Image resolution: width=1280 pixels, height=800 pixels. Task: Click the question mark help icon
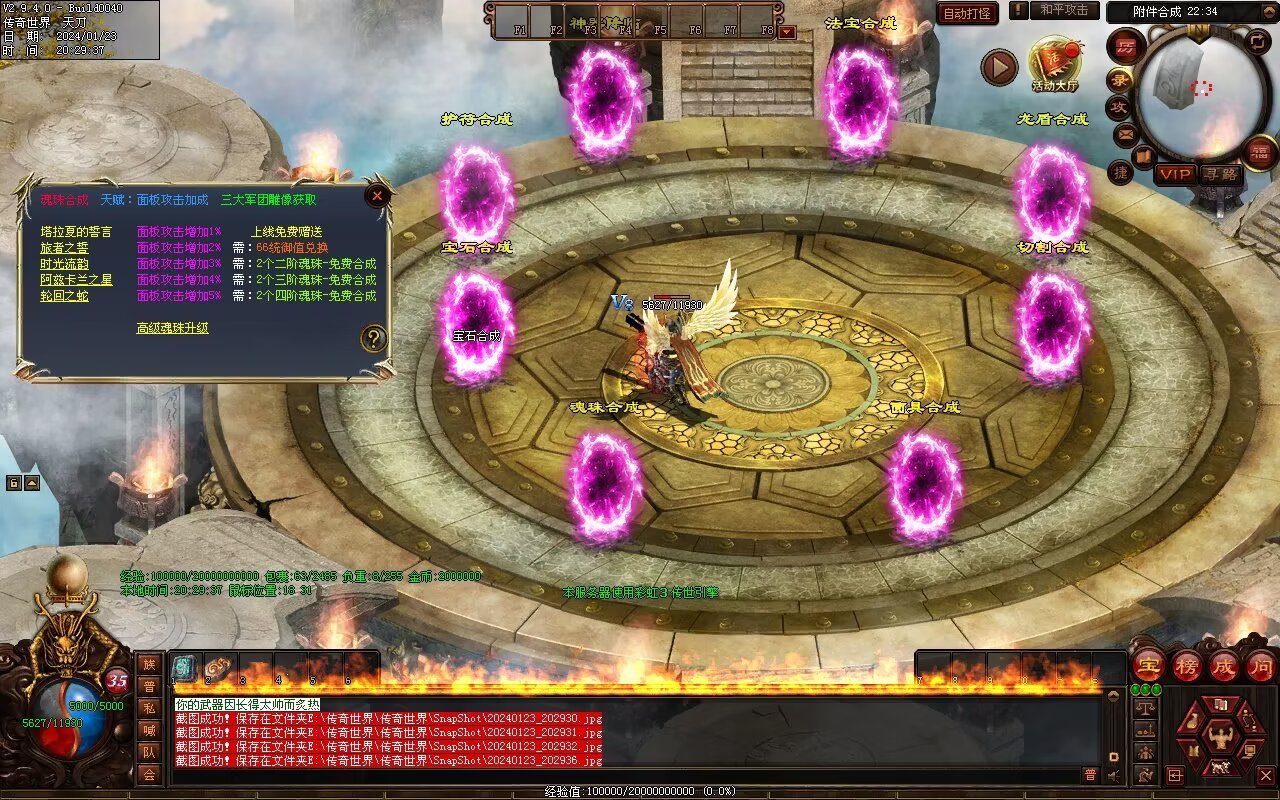click(x=373, y=338)
